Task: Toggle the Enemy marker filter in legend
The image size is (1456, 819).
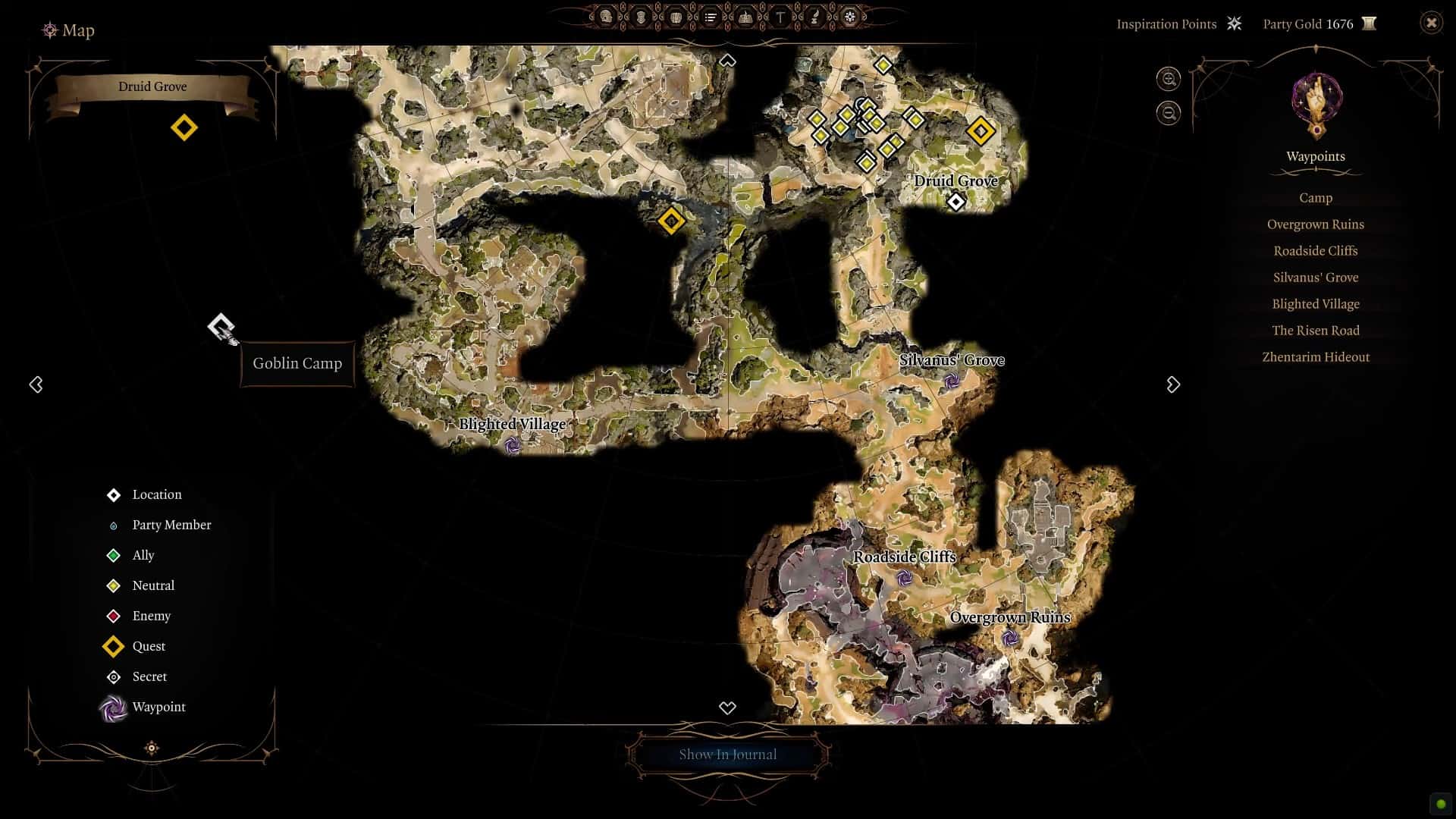Action: coord(114,616)
